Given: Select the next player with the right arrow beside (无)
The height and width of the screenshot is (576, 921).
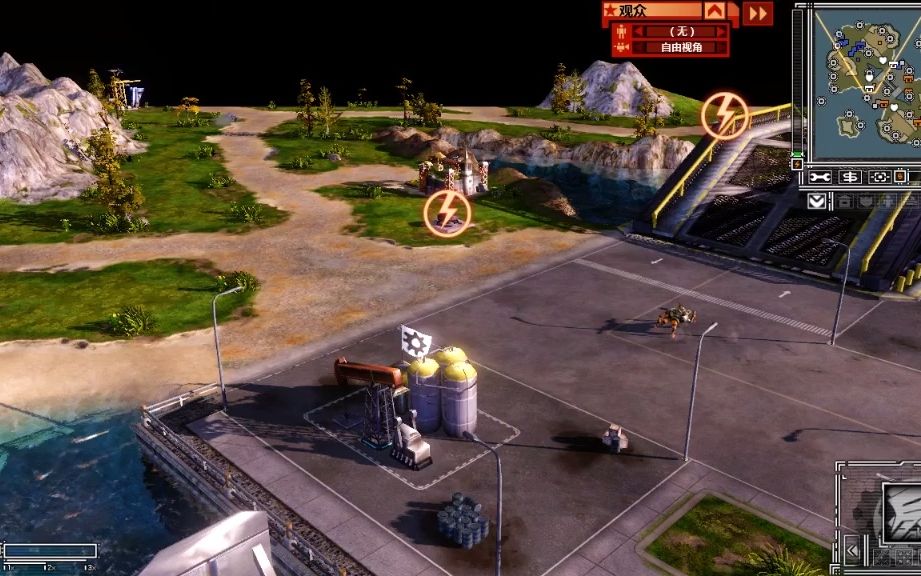Looking at the screenshot, I should point(722,31).
